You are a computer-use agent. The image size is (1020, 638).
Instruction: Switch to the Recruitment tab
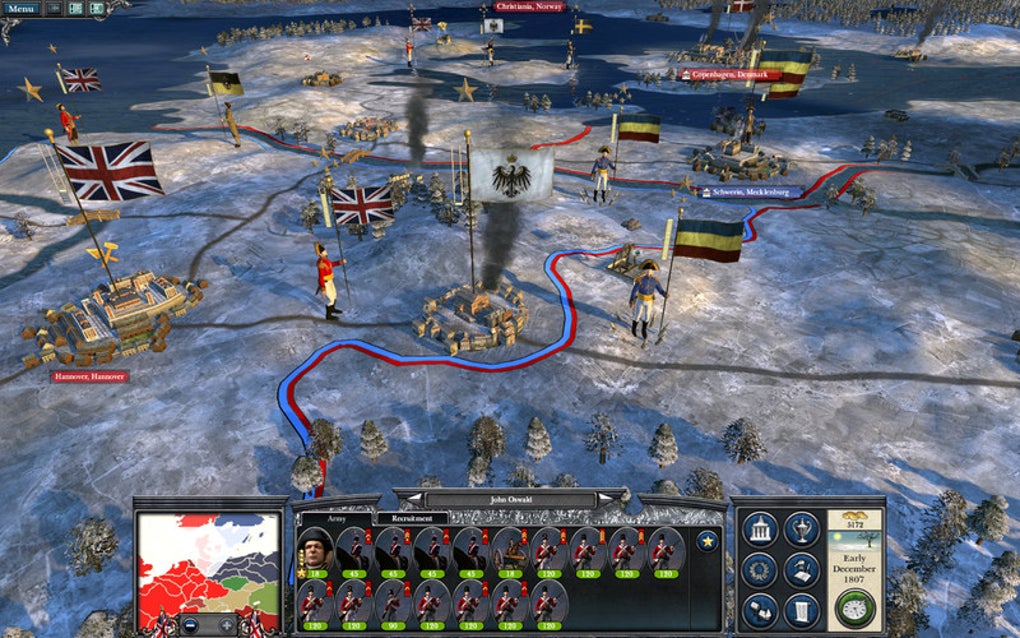coord(412,518)
